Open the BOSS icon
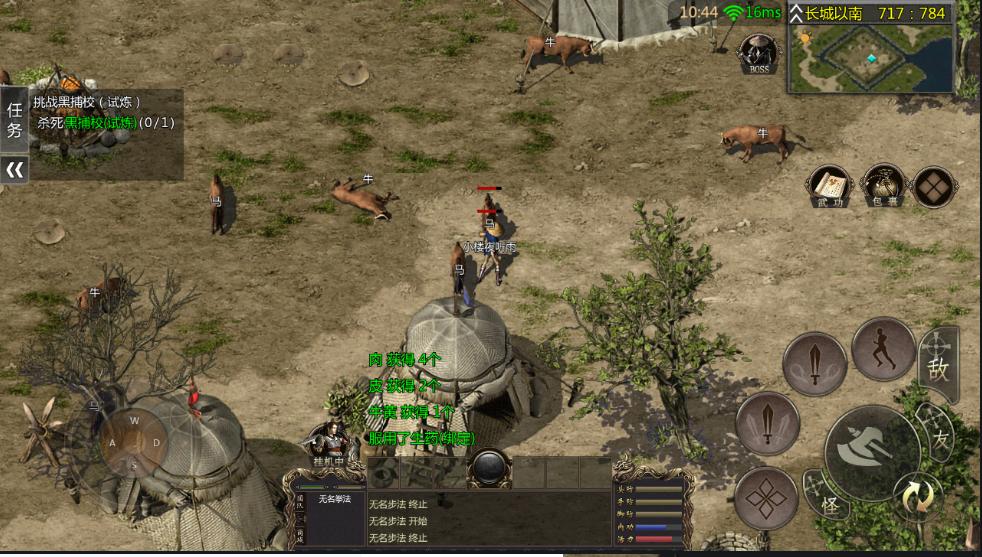Screen dimensions: 982x557 click(758, 53)
